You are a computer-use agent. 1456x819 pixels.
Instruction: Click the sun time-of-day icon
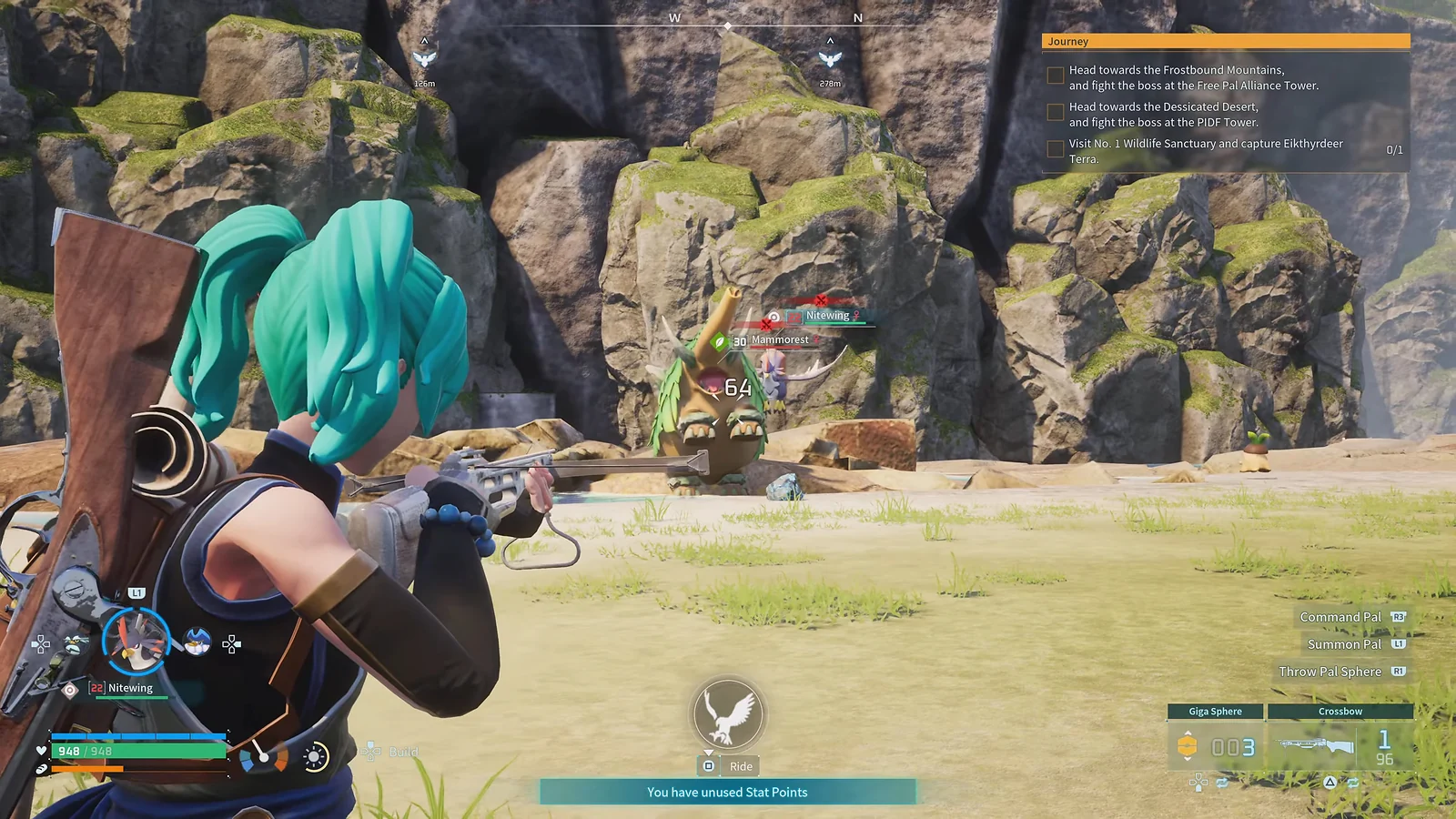tap(315, 757)
